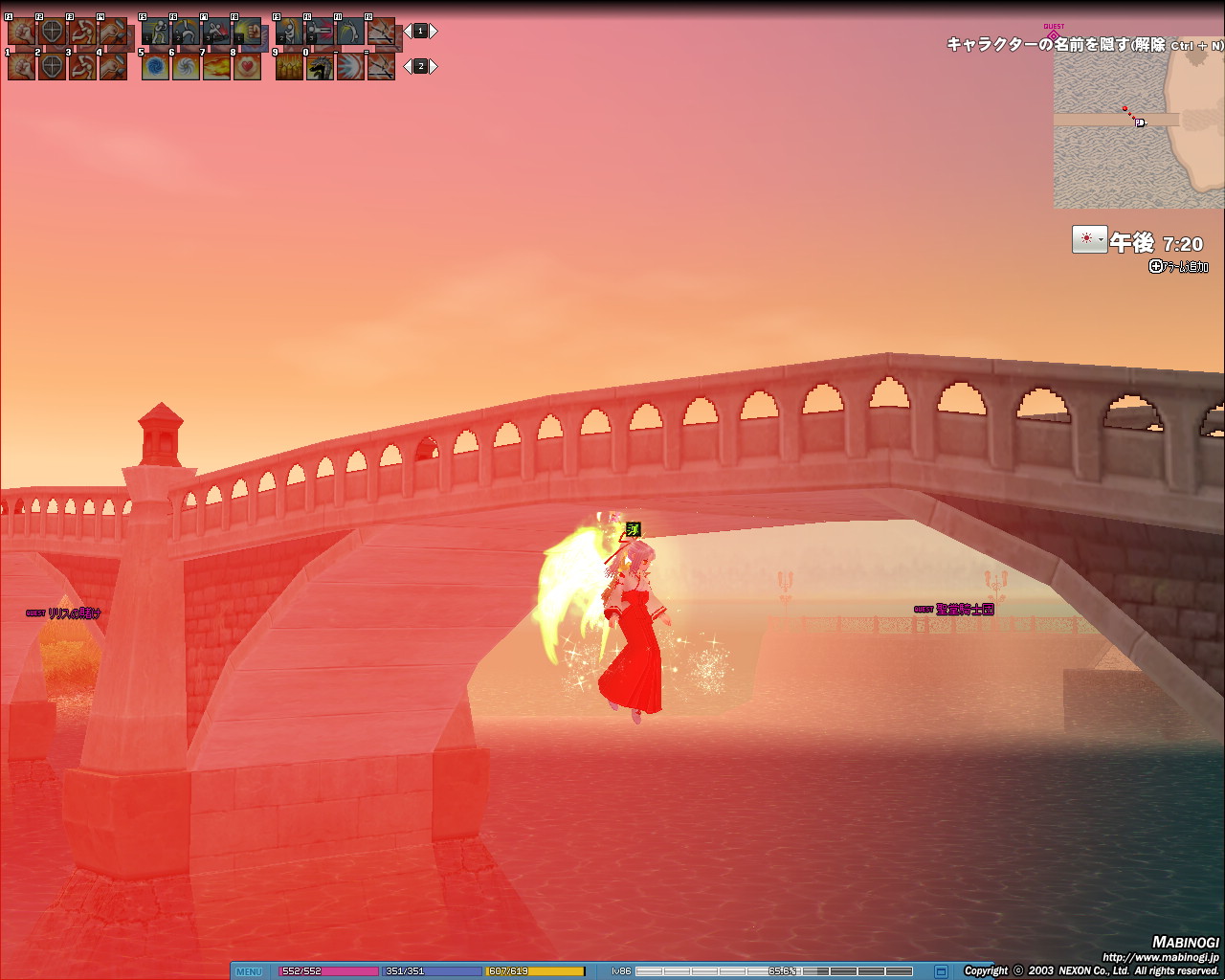Click the pink QUEST marker above minimap

(1054, 34)
